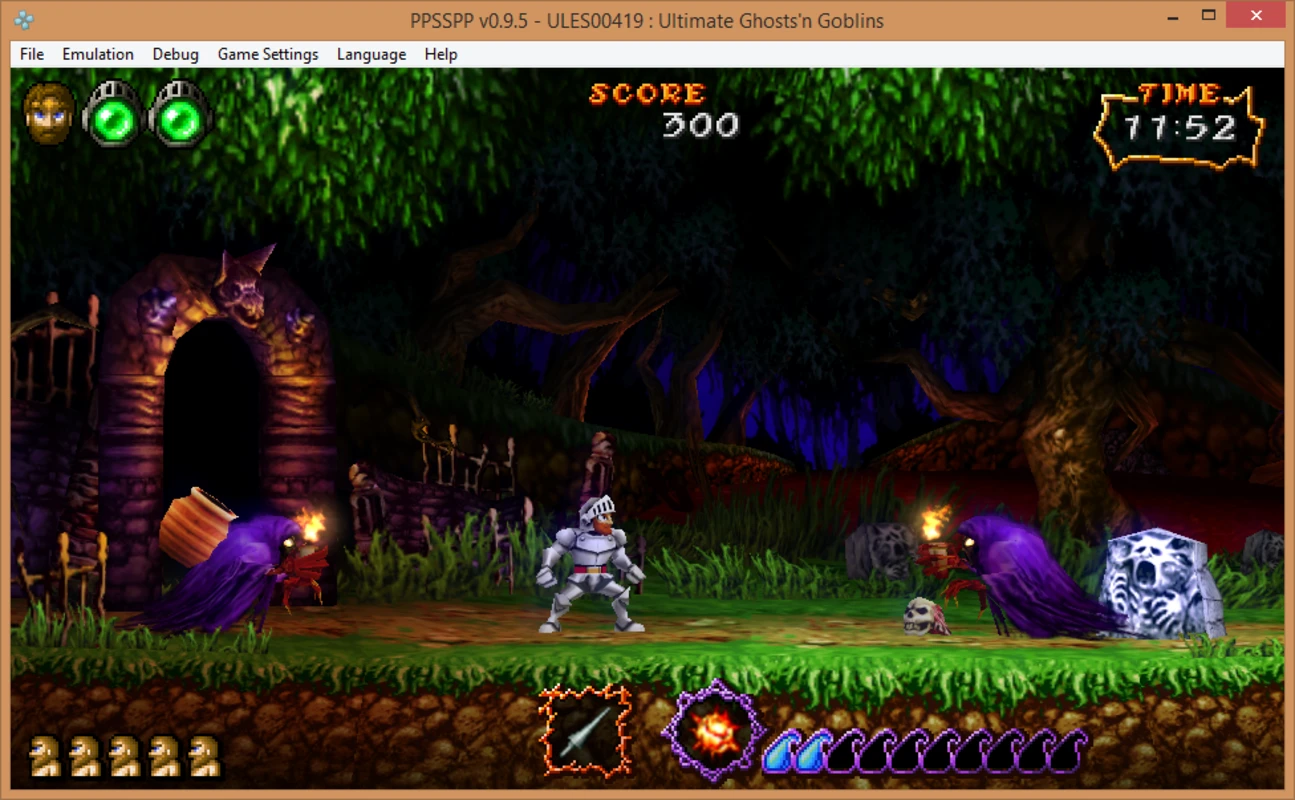
Task: Click the SCORE display showing 300
Action: click(x=652, y=108)
